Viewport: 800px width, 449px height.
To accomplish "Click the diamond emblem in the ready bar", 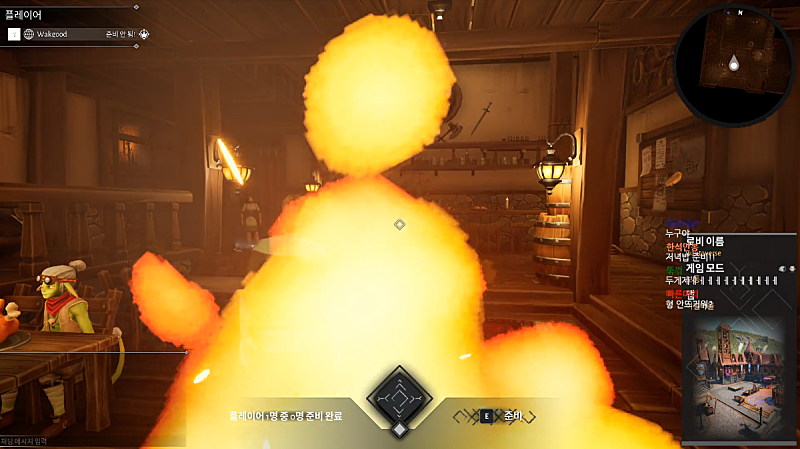I will tap(399, 399).
